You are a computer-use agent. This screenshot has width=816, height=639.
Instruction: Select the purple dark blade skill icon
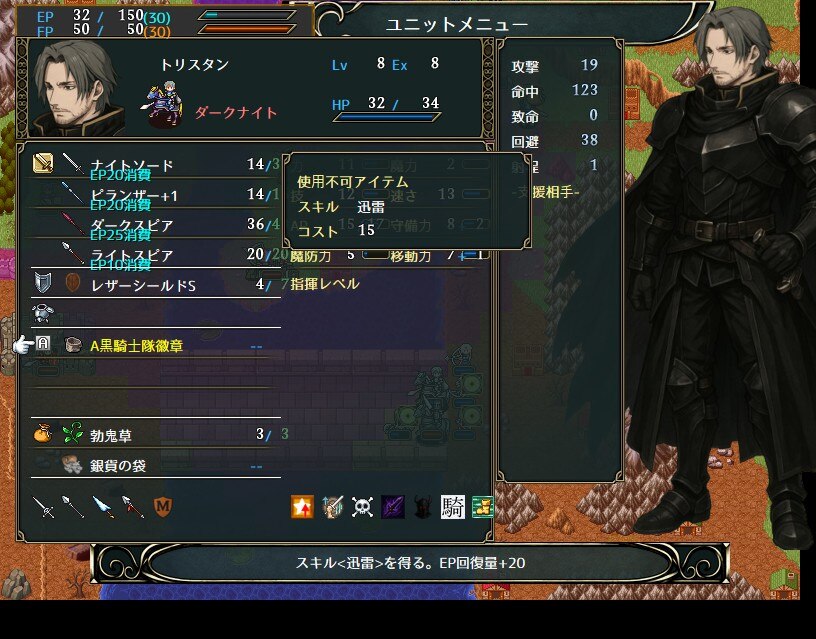[393, 507]
